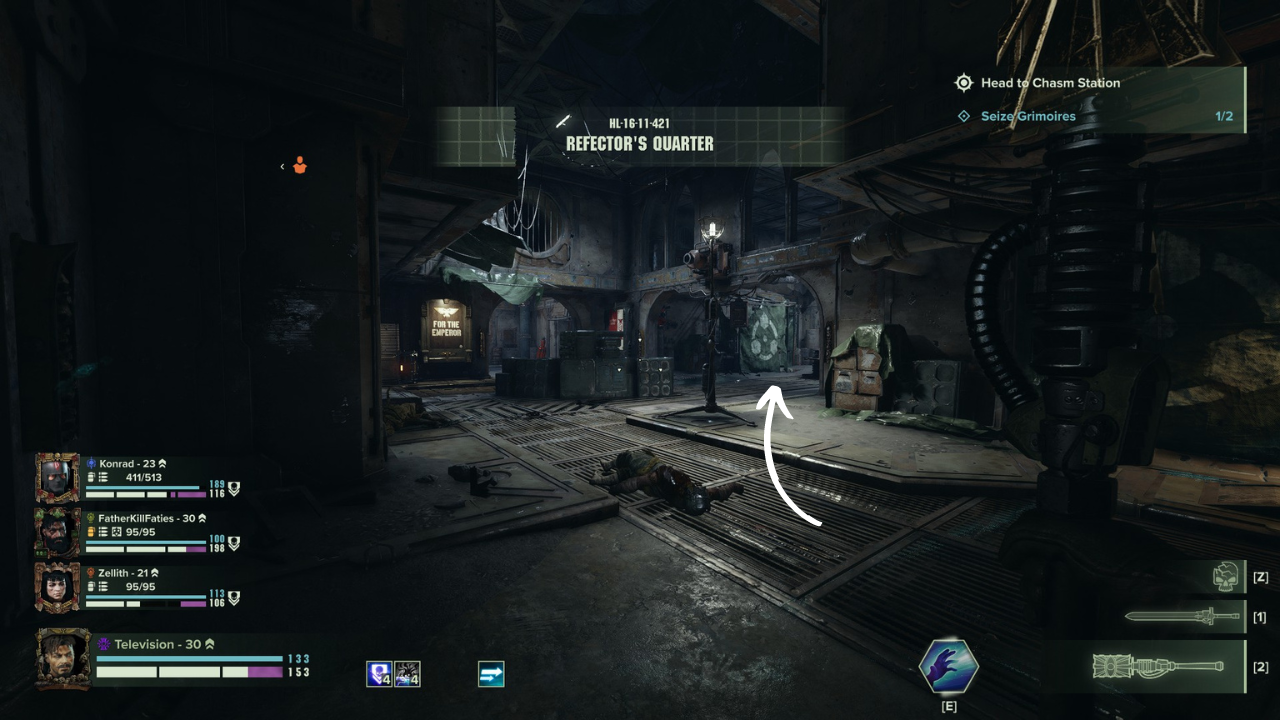Click the main objective compass icon

tap(964, 83)
